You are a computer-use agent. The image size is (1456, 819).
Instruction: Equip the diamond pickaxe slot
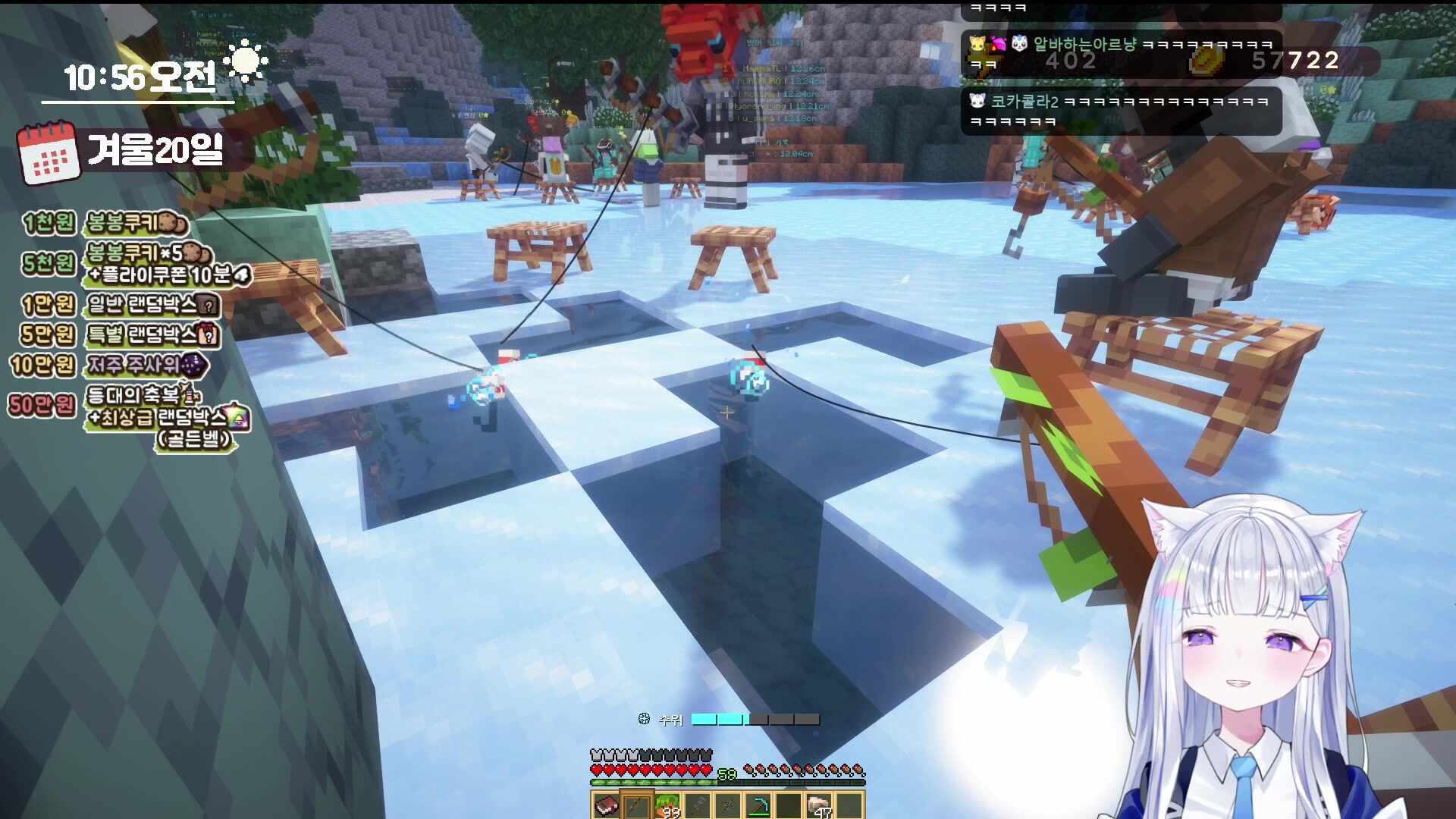758,805
